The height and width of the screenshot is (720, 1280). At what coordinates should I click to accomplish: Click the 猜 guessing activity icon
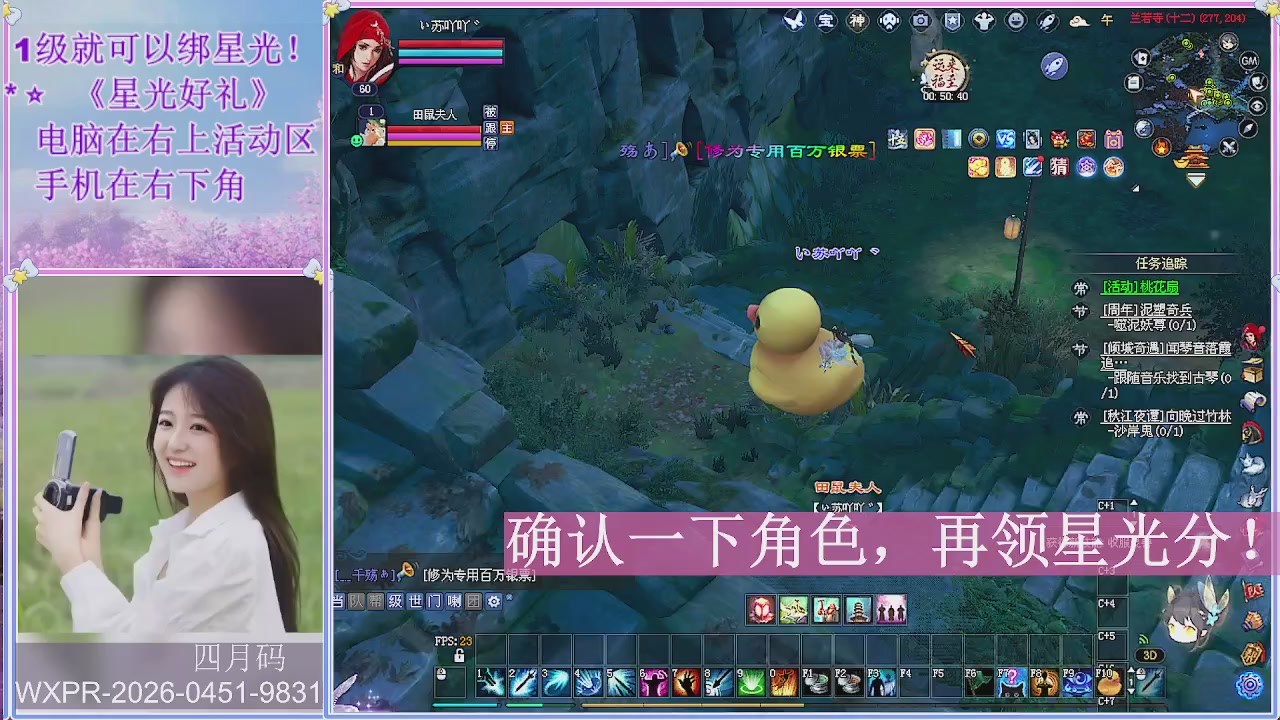point(1059,166)
